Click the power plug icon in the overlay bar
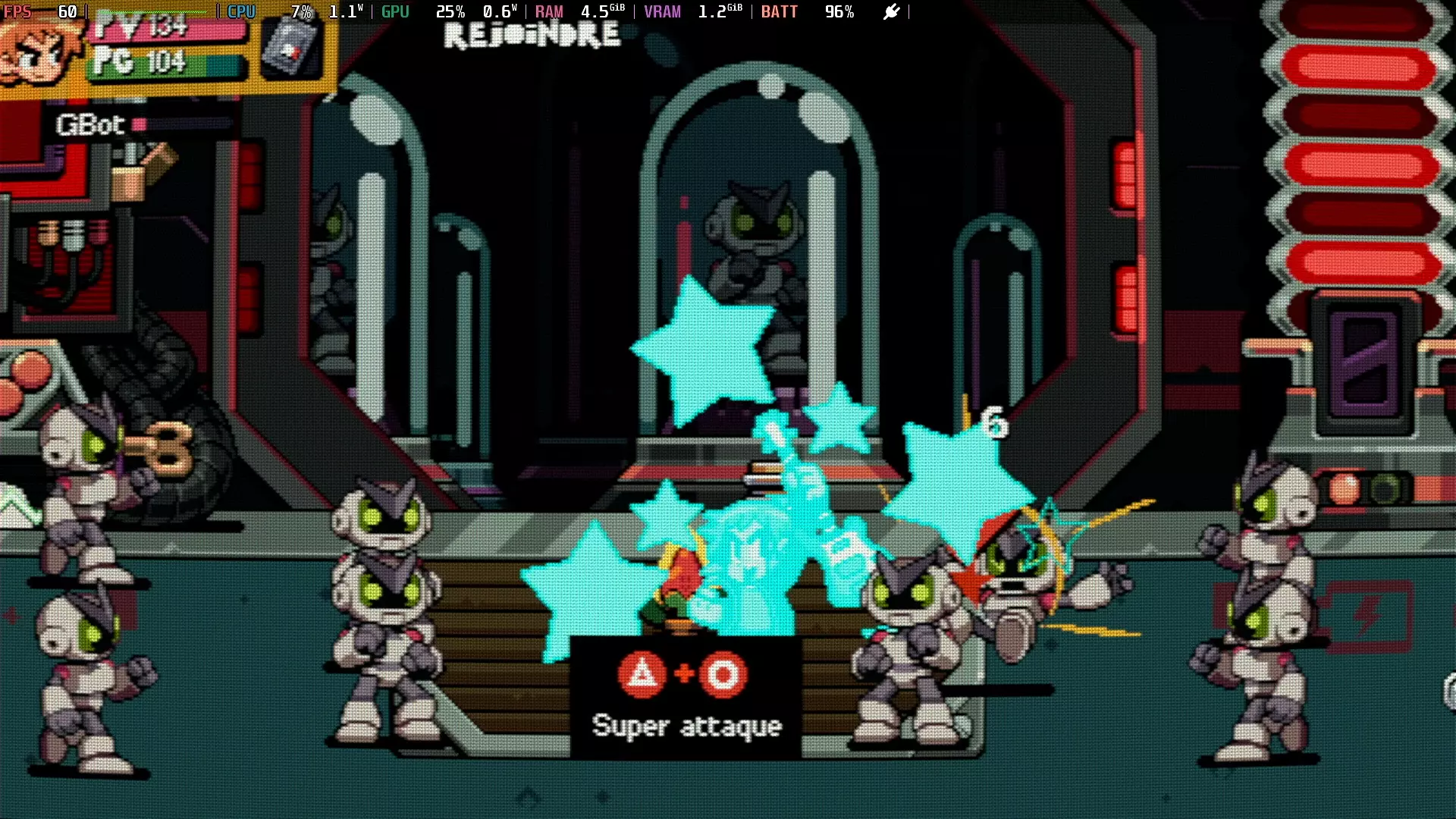The width and height of the screenshot is (1456, 819). 891,12
